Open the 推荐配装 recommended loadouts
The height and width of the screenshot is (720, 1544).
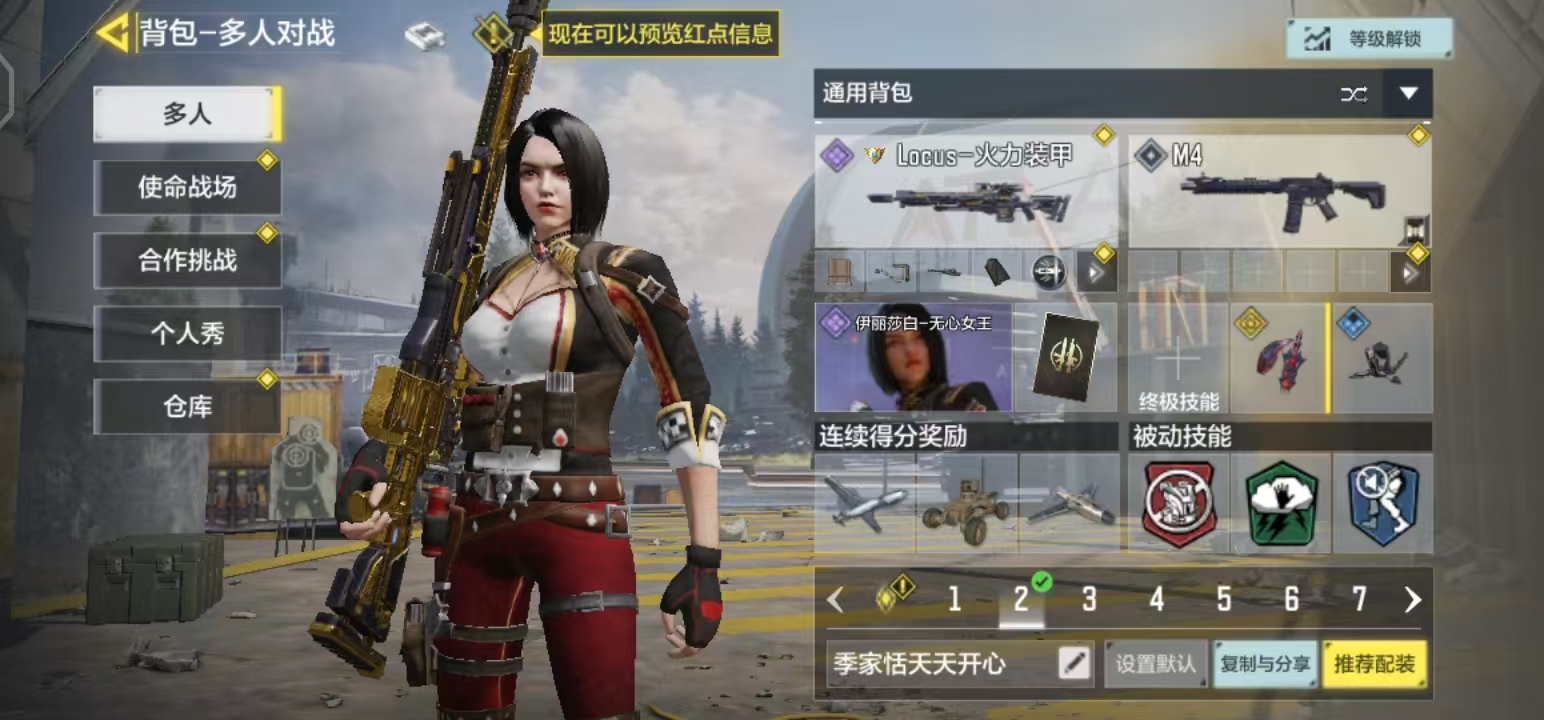[1375, 664]
